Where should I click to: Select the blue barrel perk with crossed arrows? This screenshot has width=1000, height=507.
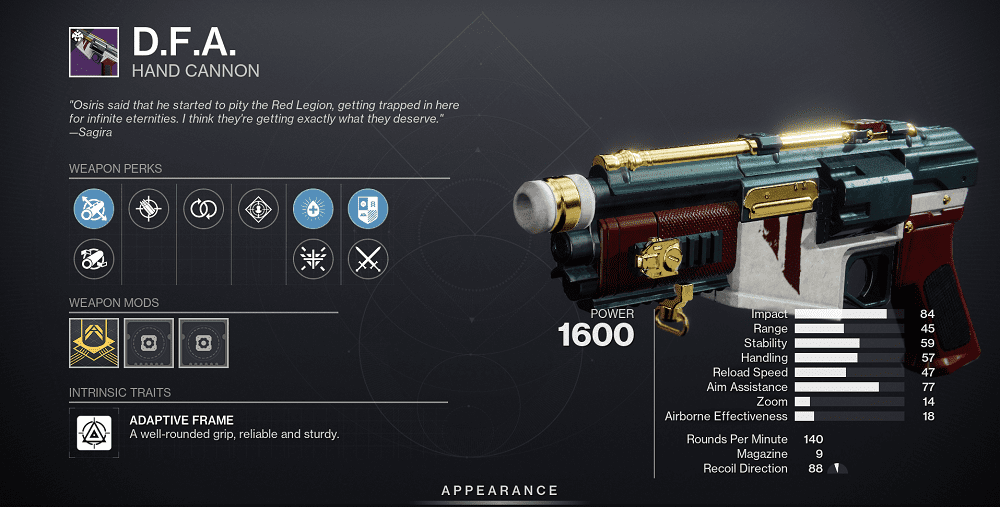(94, 209)
